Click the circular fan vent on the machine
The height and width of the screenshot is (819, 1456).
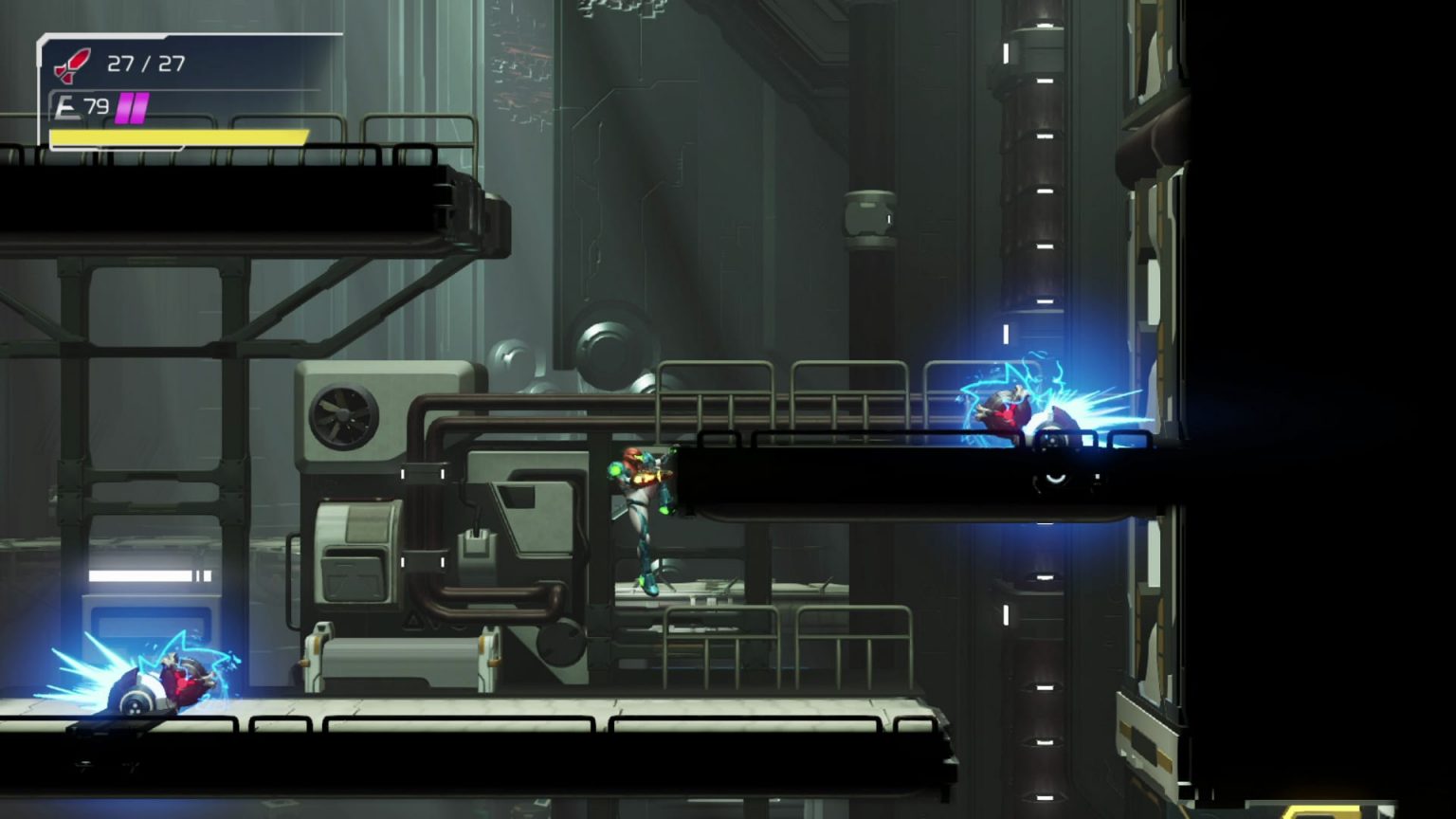click(343, 414)
